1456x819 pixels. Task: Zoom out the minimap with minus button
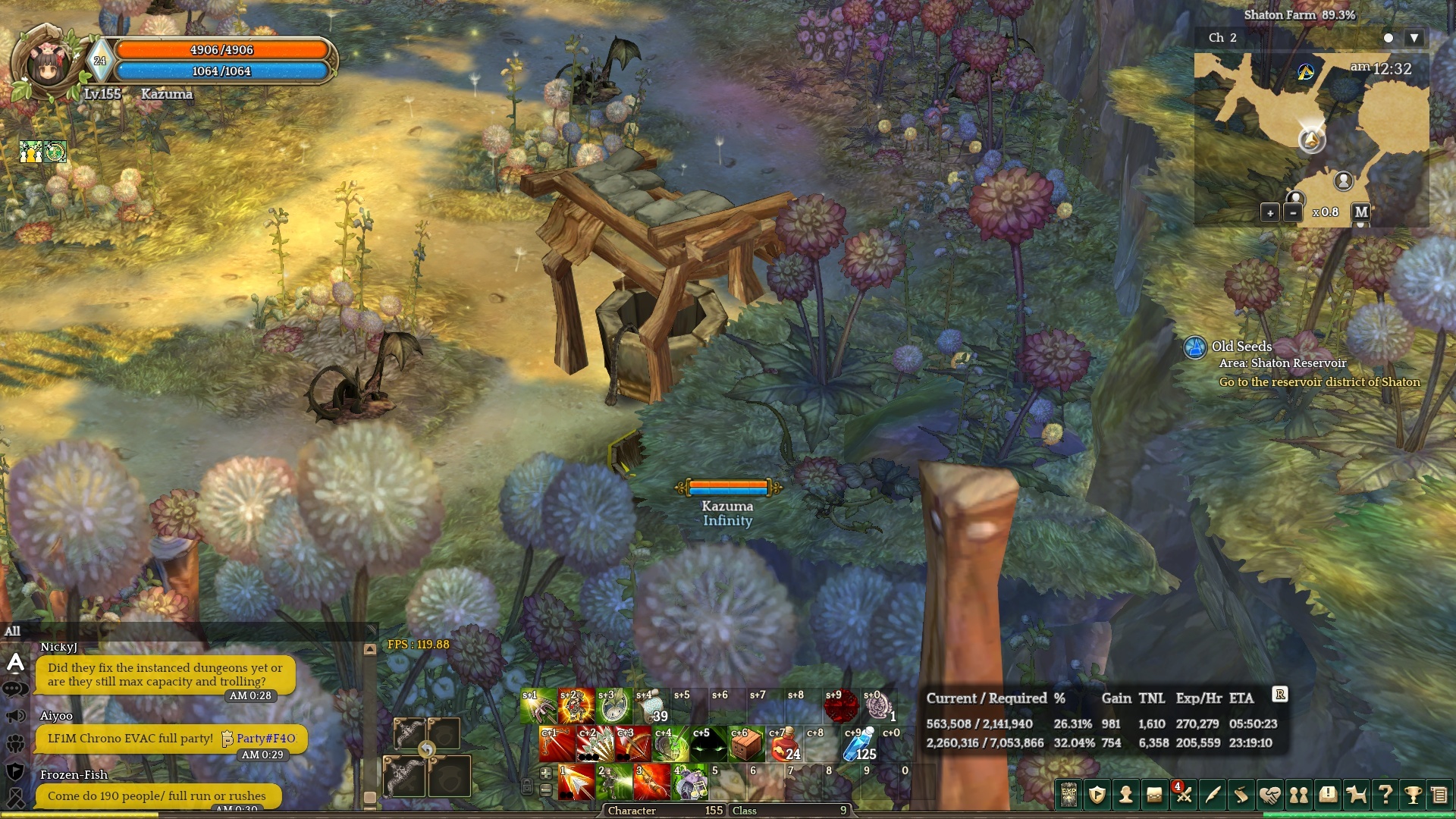pyautogui.click(x=1293, y=213)
